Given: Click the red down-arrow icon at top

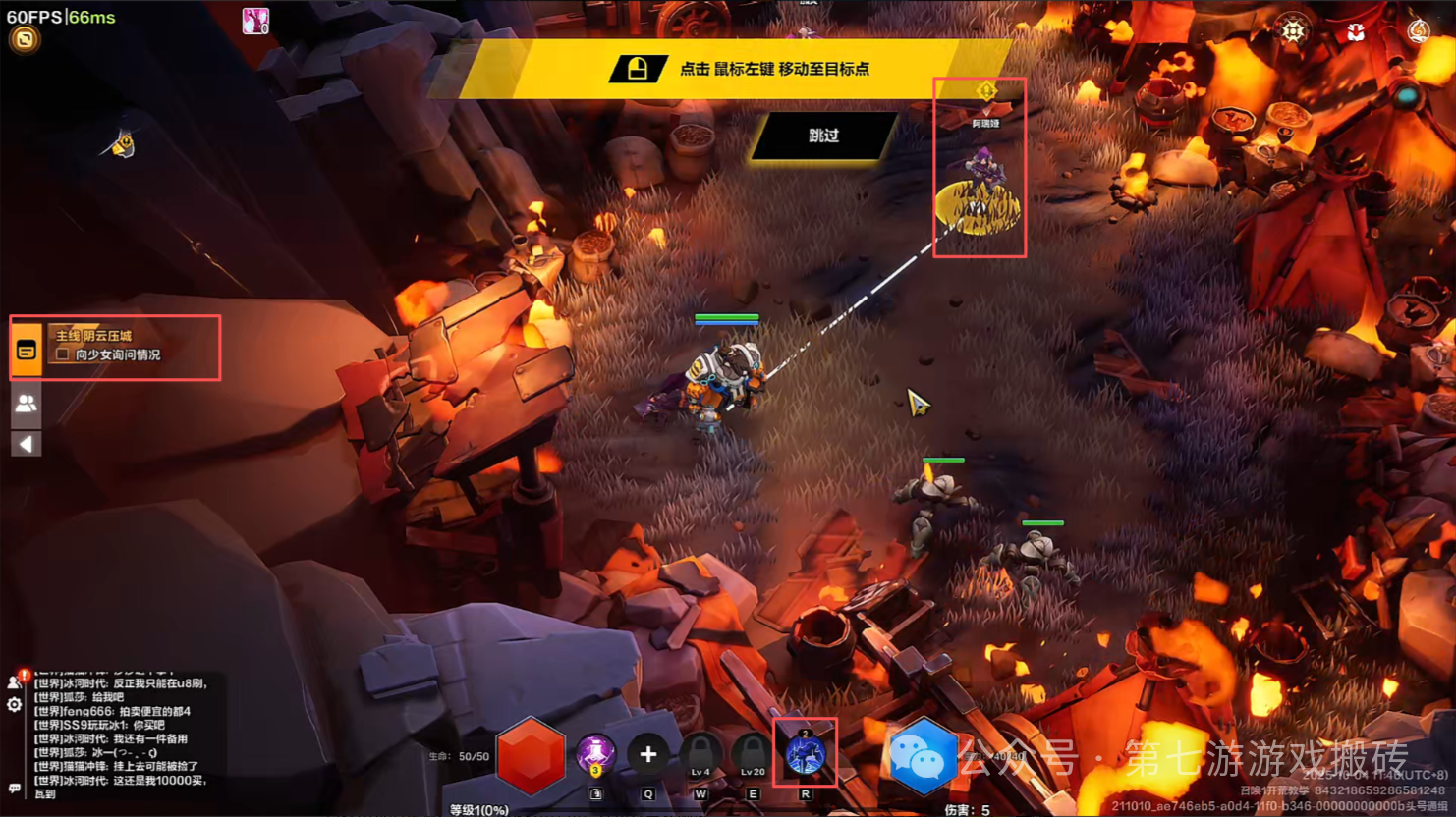Looking at the screenshot, I should tap(1356, 32).
